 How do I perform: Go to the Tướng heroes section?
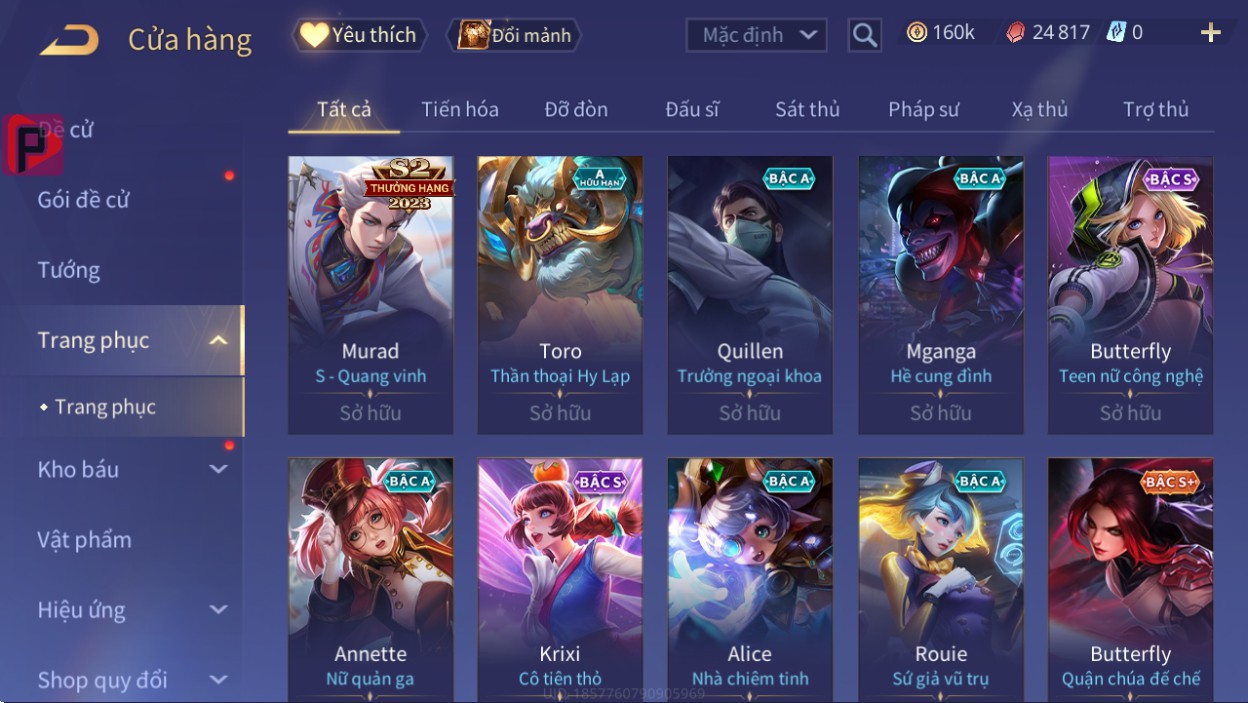click(69, 270)
